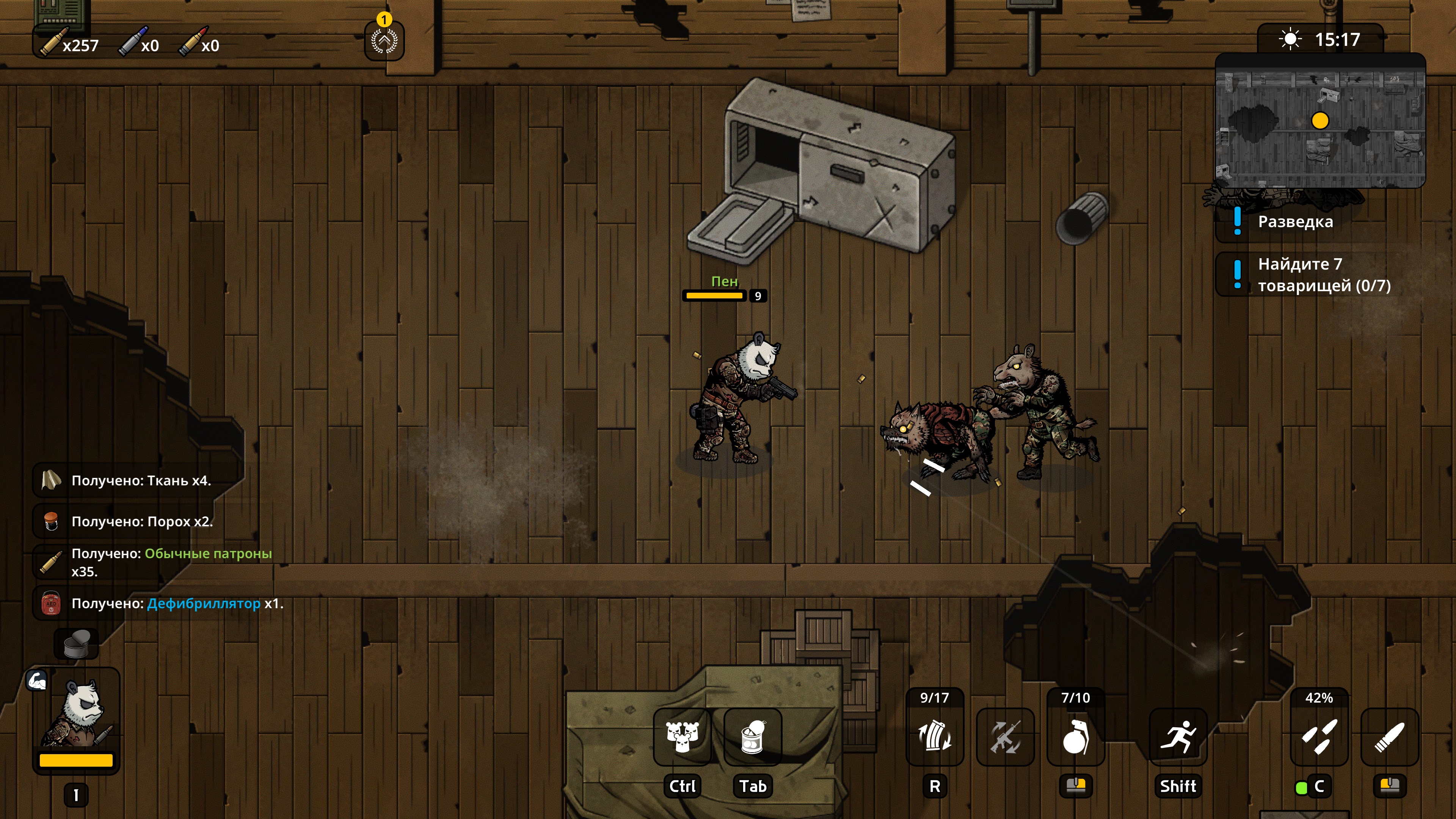Toggle the three-bullets ammo type icon
This screenshot has width=1456, height=819.
pyautogui.click(x=1319, y=737)
